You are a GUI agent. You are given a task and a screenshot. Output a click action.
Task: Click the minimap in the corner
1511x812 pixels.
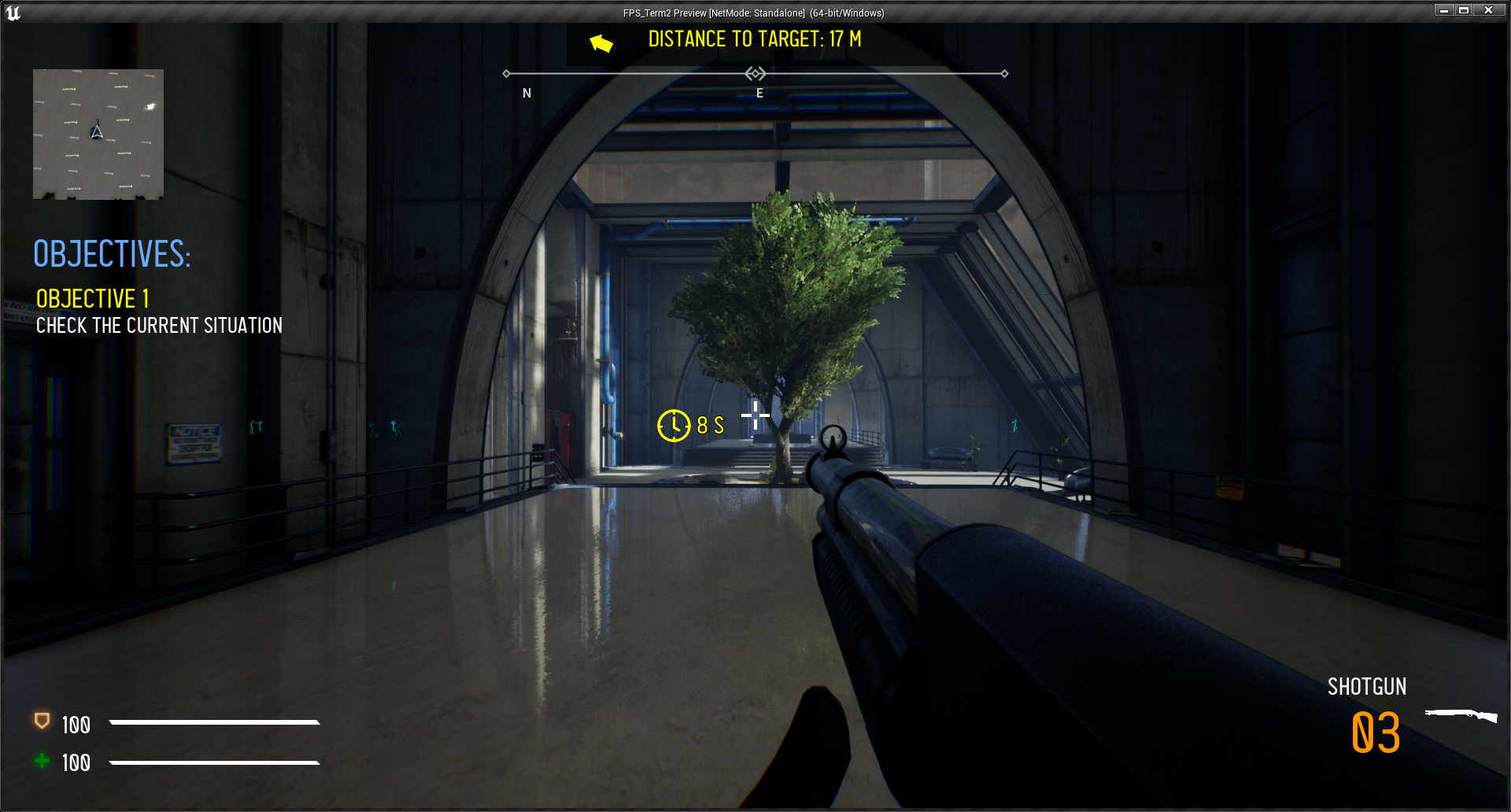click(98, 134)
